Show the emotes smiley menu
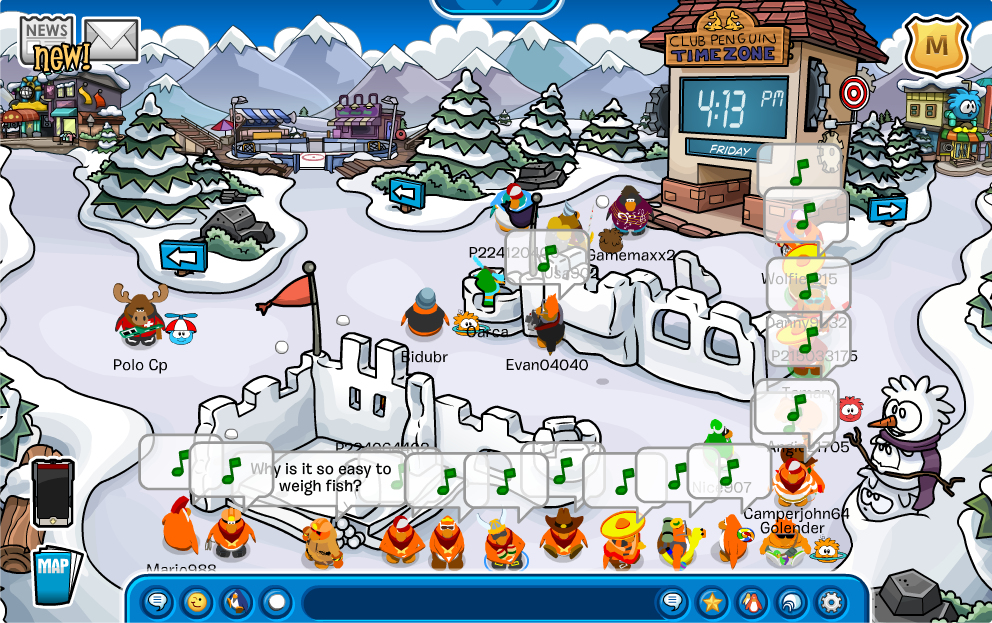Viewport: 992px width, 623px height. coord(197,602)
